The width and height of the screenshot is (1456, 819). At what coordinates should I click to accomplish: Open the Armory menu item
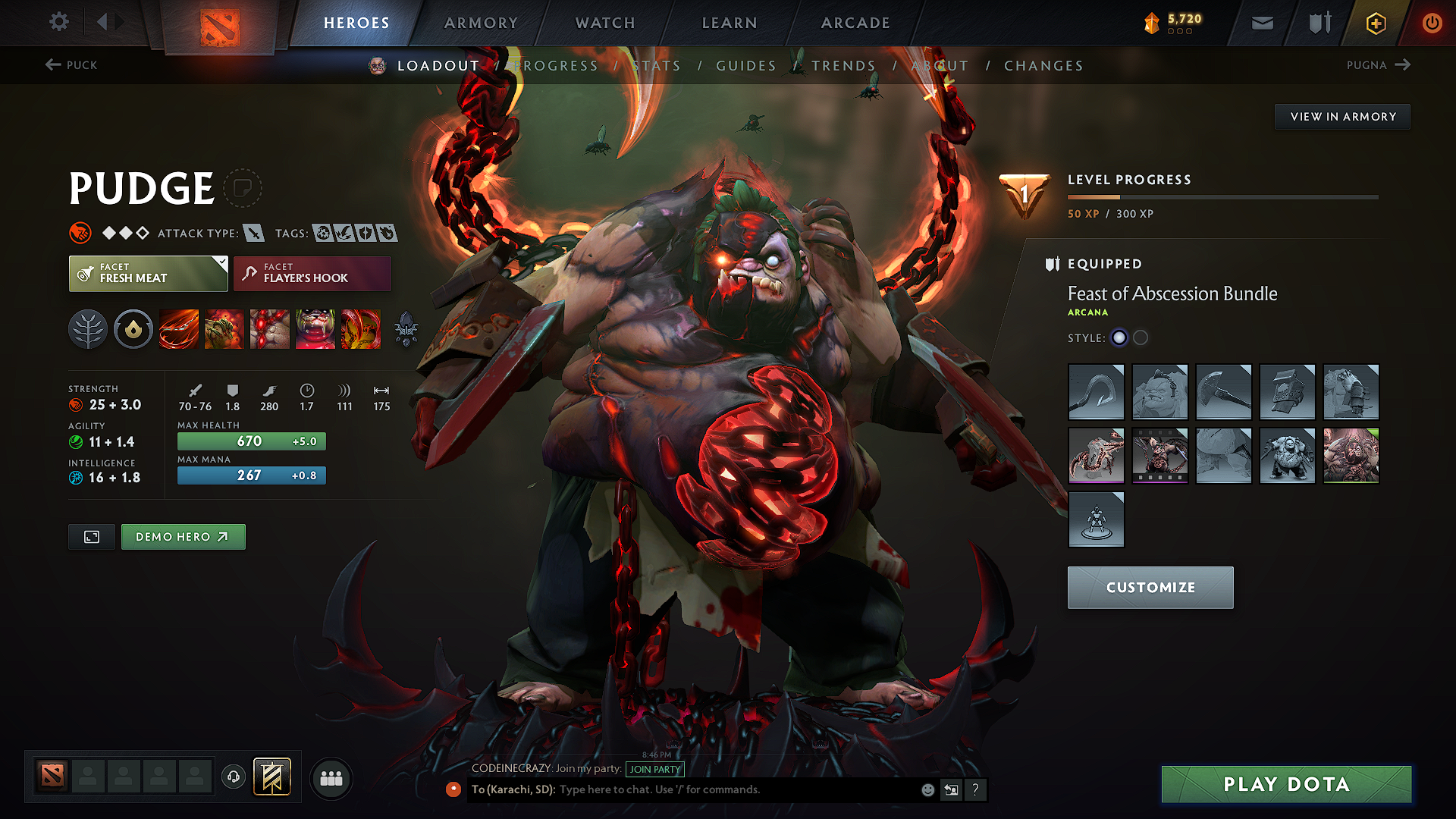tap(481, 22)
